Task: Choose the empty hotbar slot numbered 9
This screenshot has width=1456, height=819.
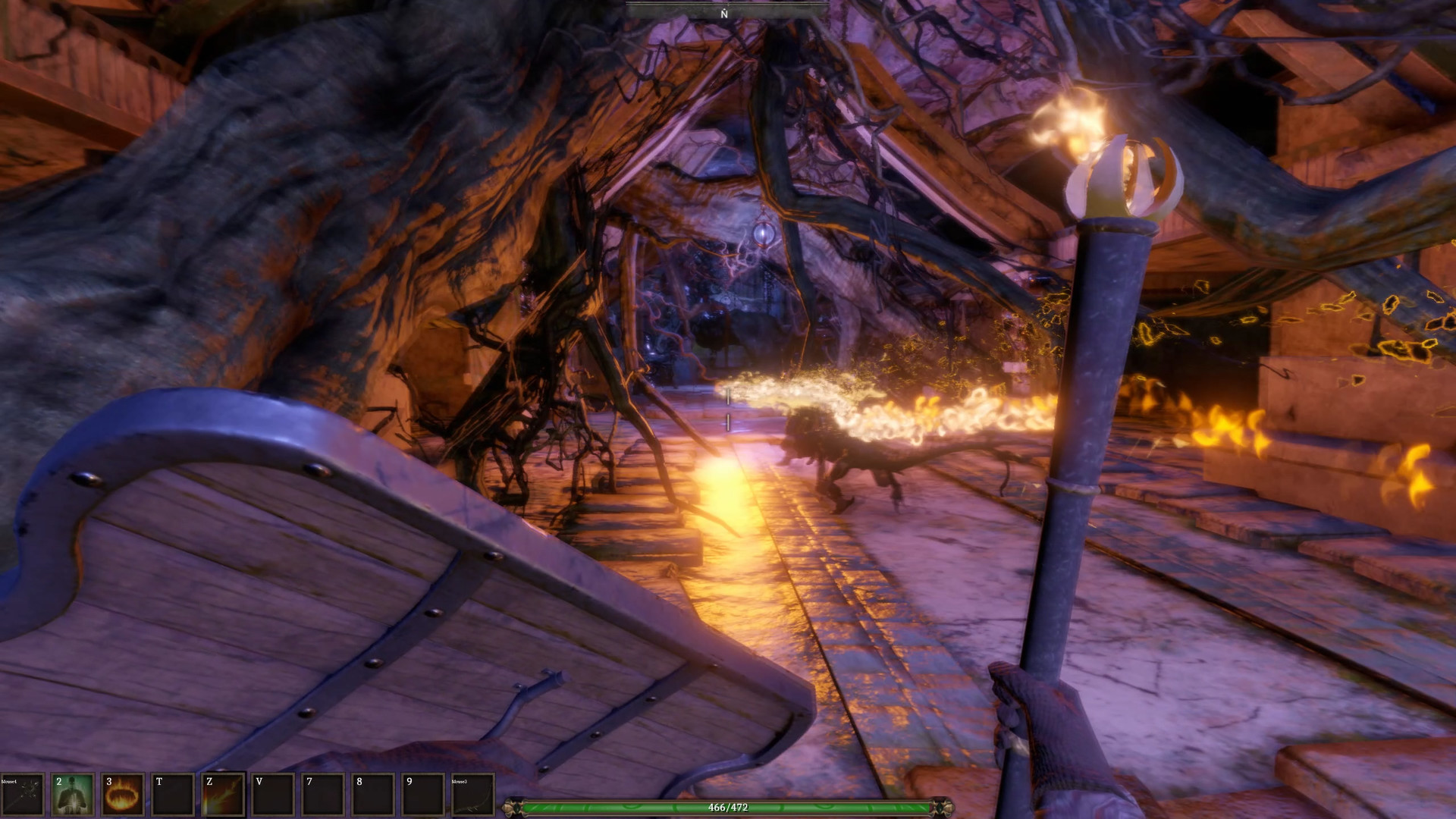Action: (x=422, y=795)
